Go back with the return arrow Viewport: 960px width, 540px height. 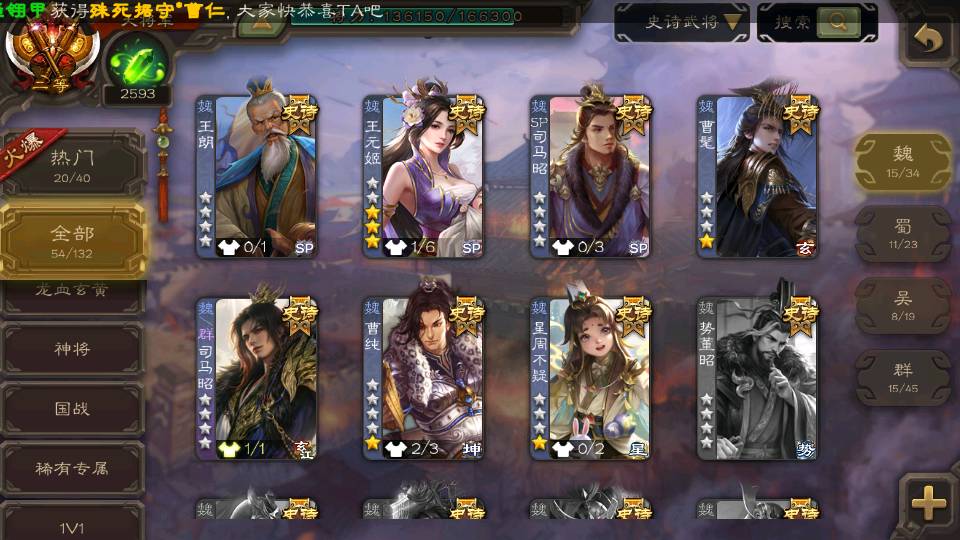click(x=929, y=40)
